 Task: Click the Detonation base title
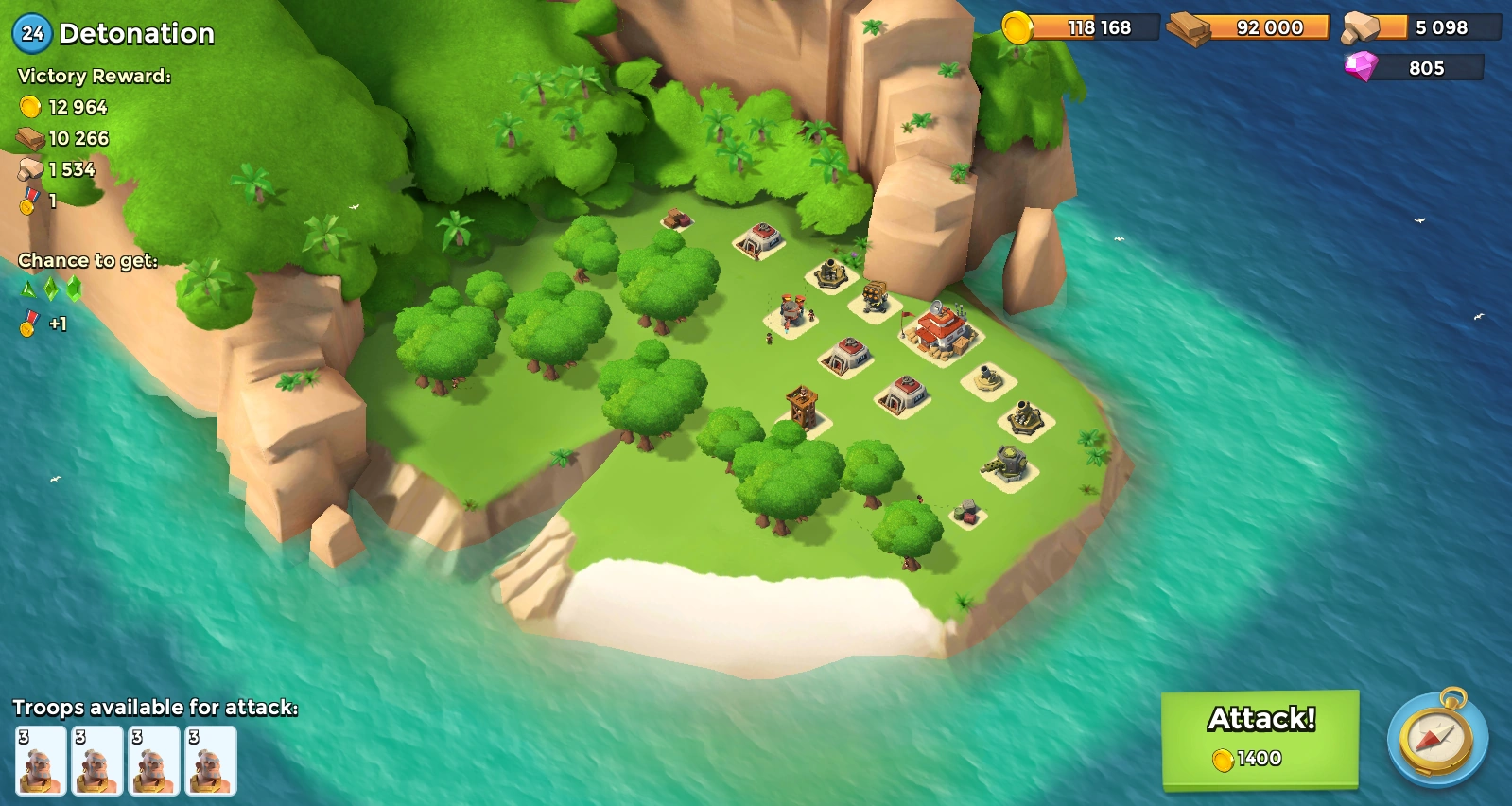(137, 33)
